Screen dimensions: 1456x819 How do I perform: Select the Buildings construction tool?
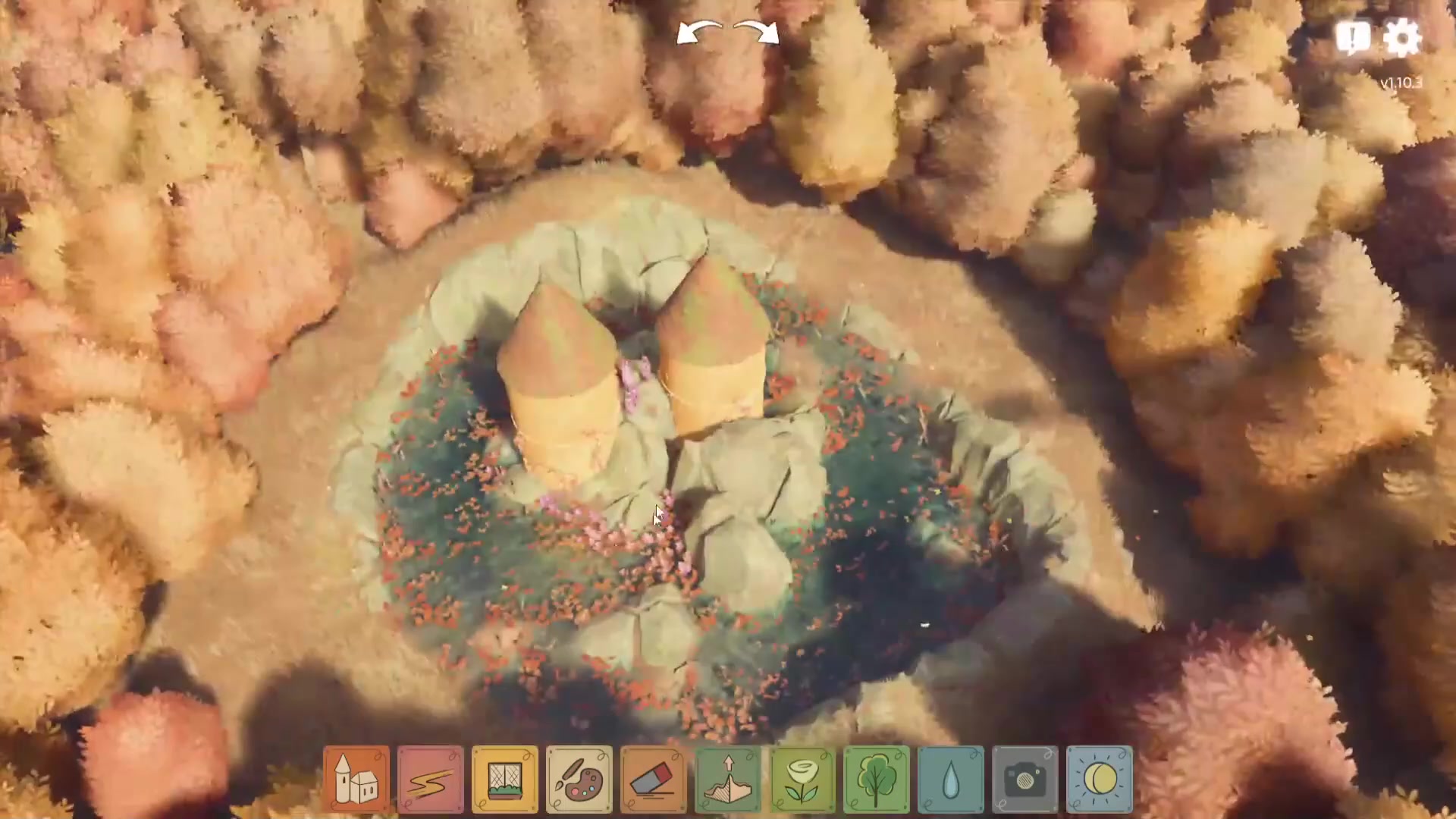(x=356, y=778)
